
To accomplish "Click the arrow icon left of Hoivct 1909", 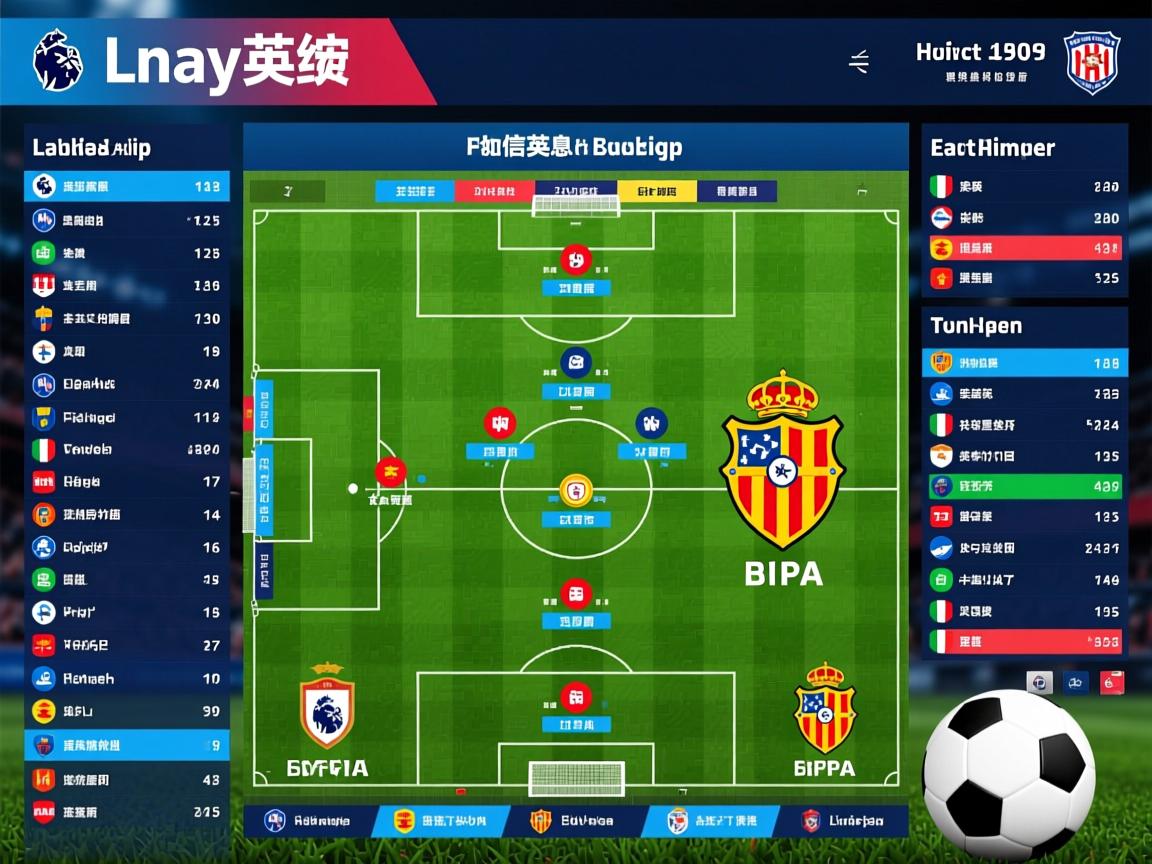I will pos(859,62).
